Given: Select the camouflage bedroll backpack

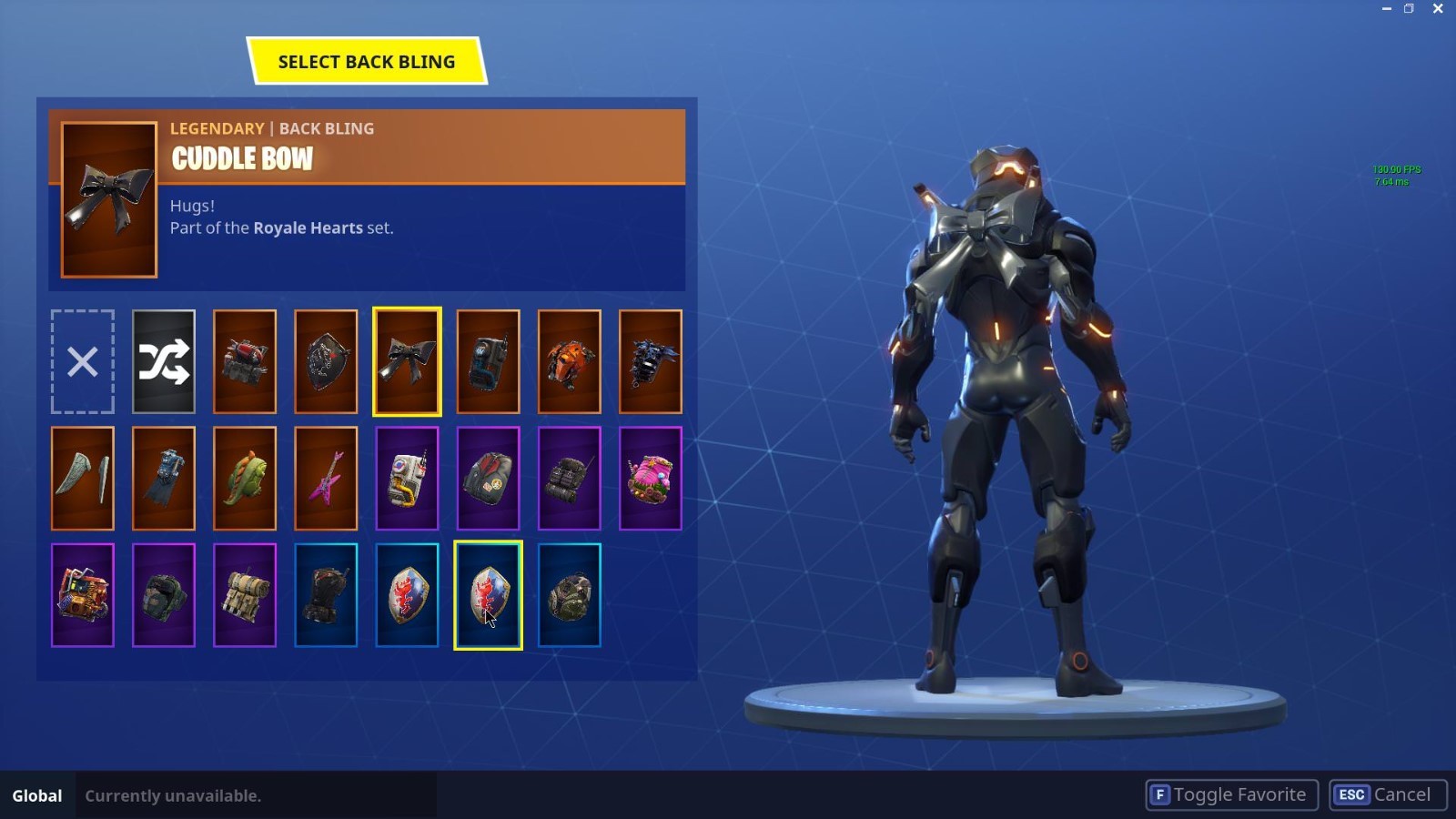Looking at the screenshot, I should [x=244, y=596].
